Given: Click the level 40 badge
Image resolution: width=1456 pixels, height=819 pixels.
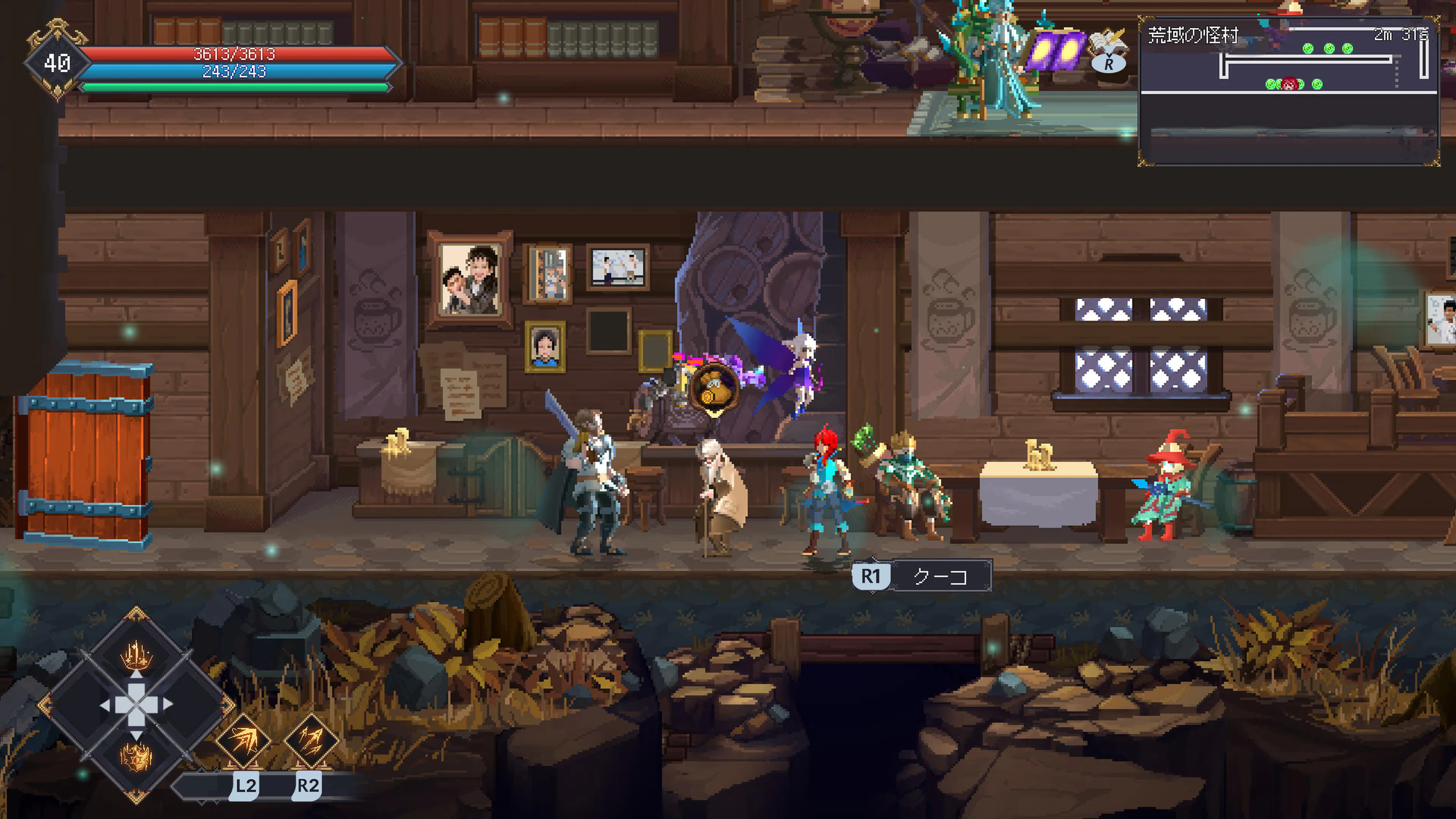Looking at the screenshot, I should [x=56, y=62].
